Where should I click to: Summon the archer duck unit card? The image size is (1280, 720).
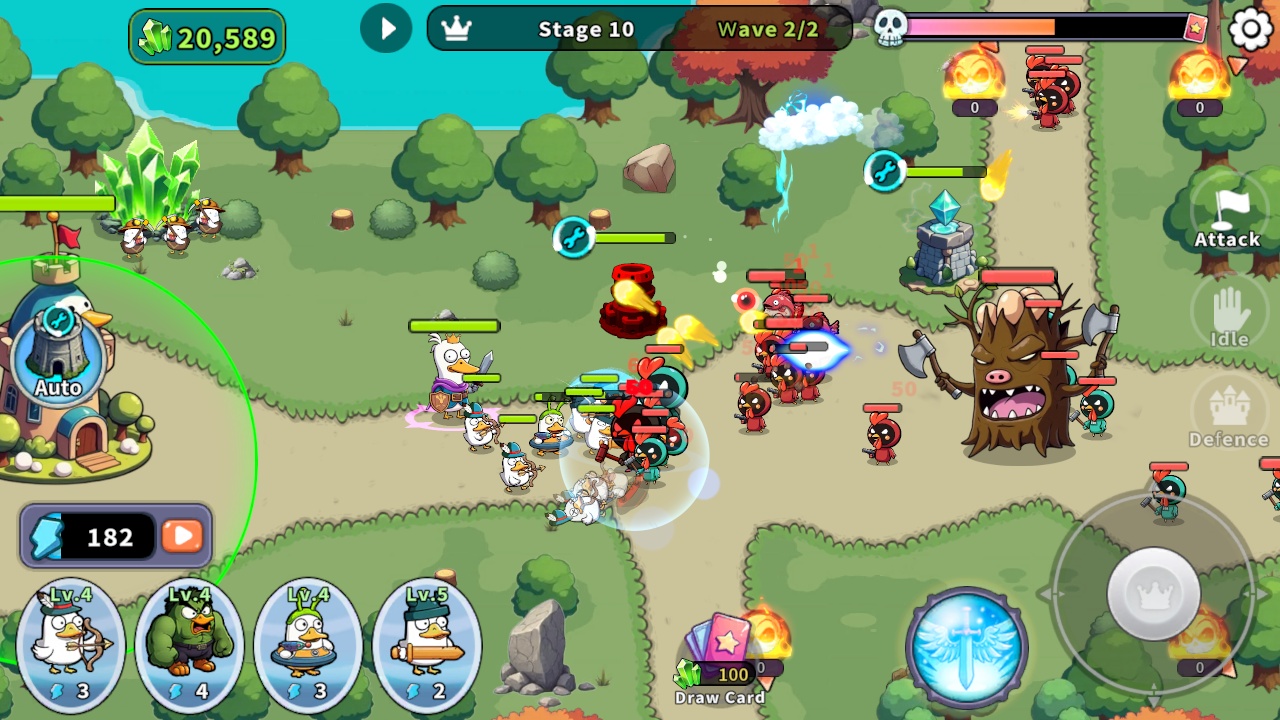[x=71, y=644]
